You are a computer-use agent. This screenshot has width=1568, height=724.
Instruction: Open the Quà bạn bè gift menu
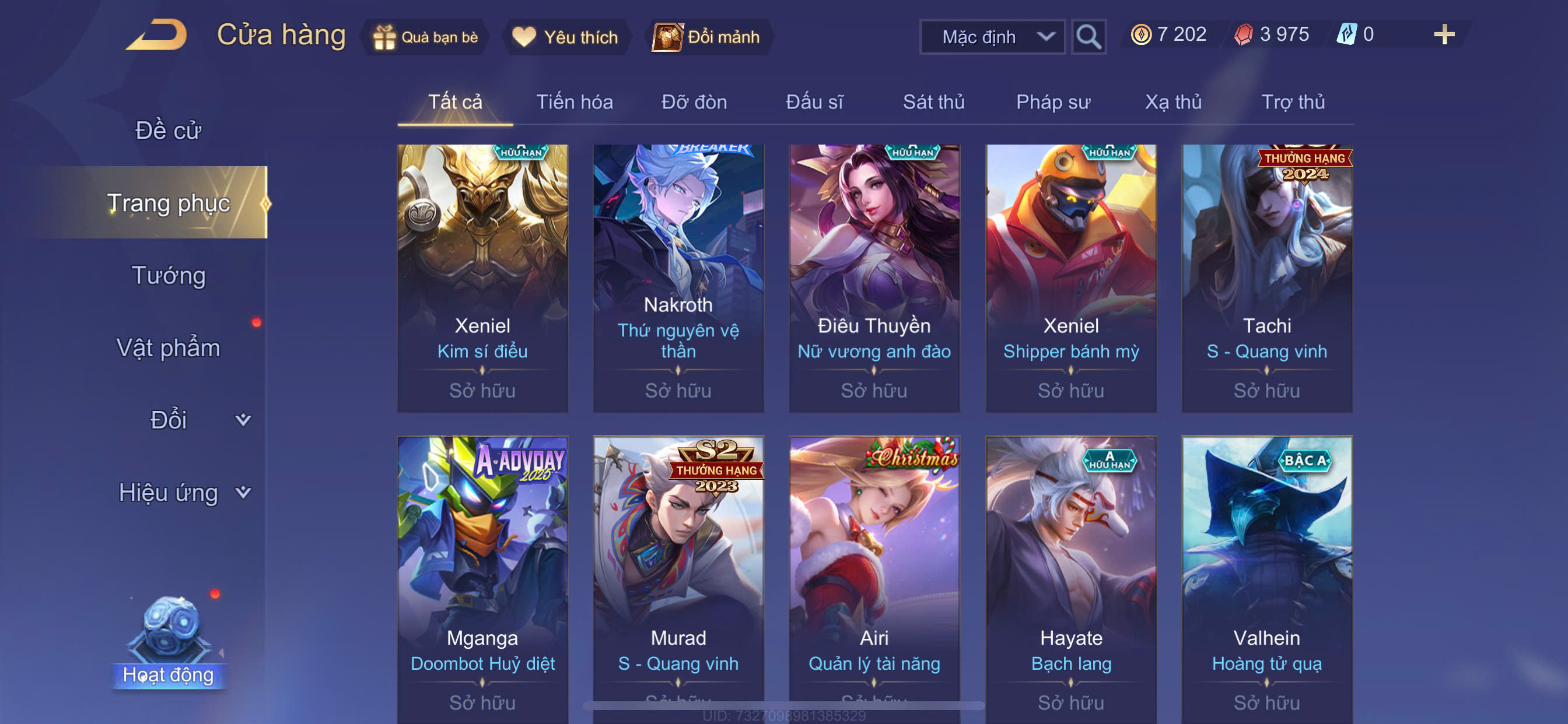point(426,37)
